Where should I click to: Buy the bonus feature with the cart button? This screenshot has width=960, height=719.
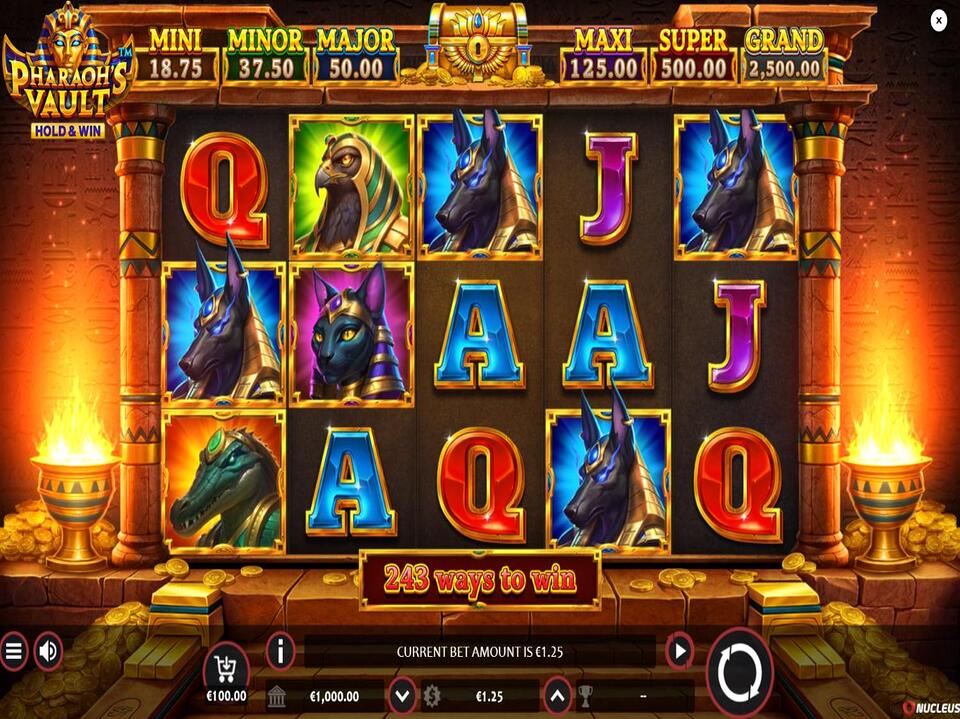[226, 668]
